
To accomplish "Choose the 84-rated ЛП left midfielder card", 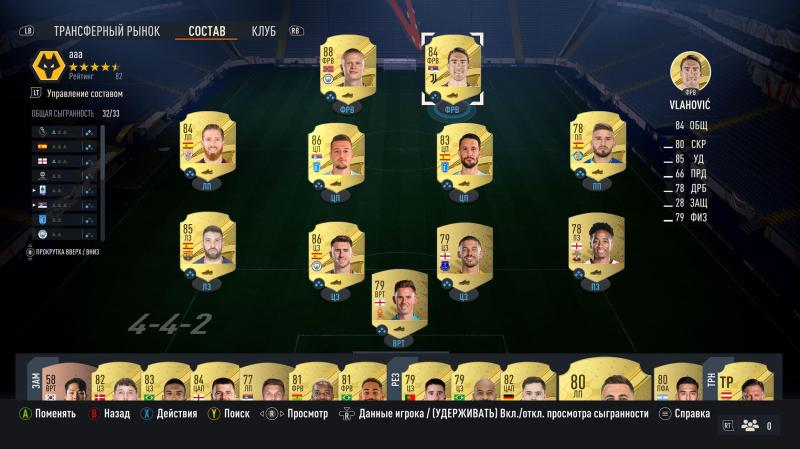I will tap(208, 150).
